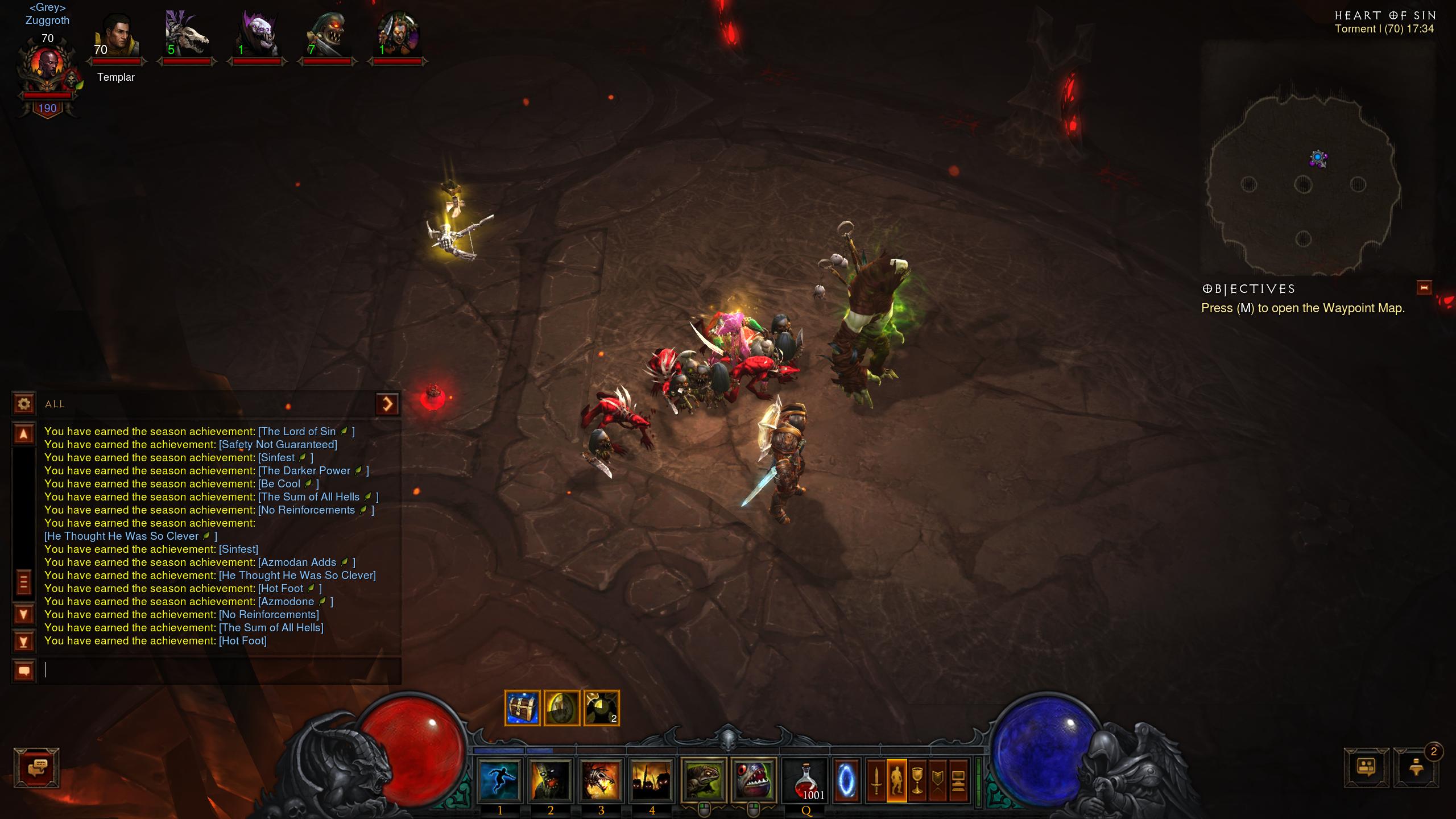Screen dimensions: 1456x819
Task: Open the game menu with the computer icon
Action: pyautogui.click(x=958, y=780)
